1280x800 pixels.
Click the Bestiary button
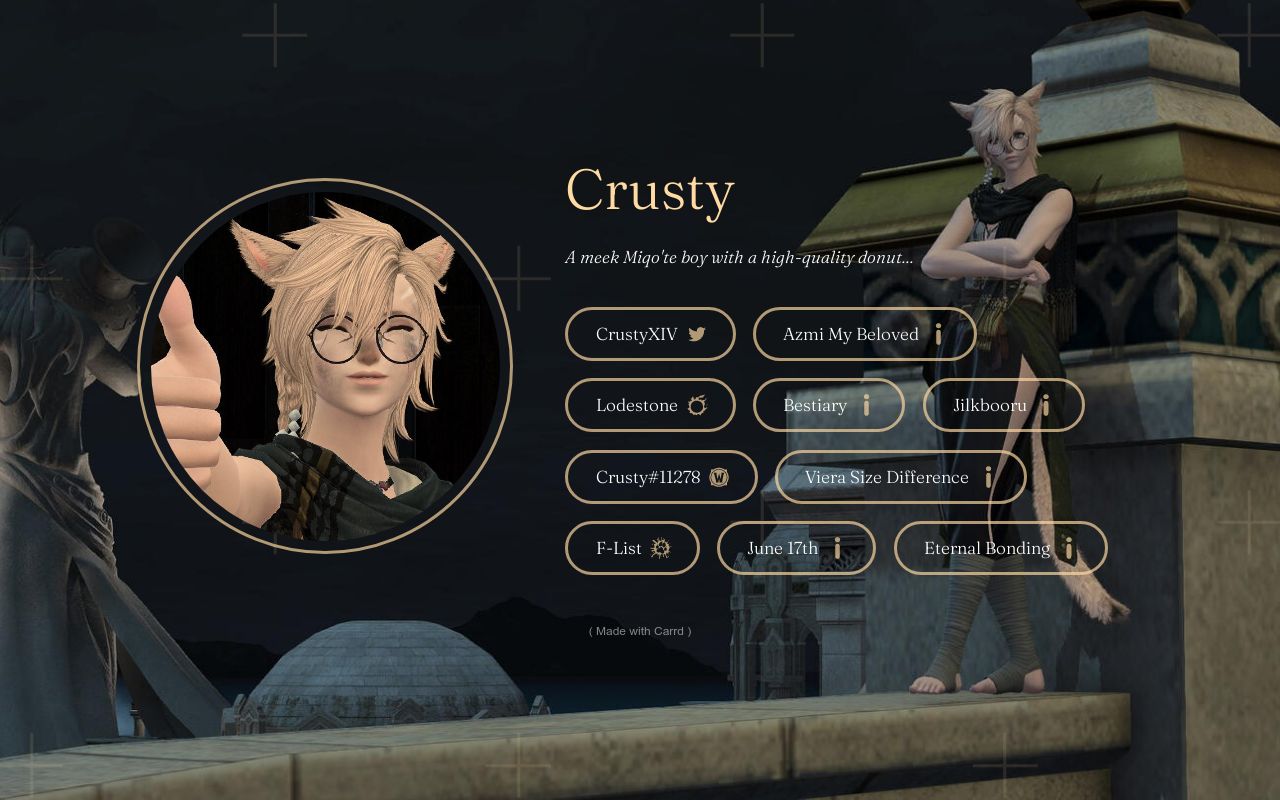(x=828, y=405)
